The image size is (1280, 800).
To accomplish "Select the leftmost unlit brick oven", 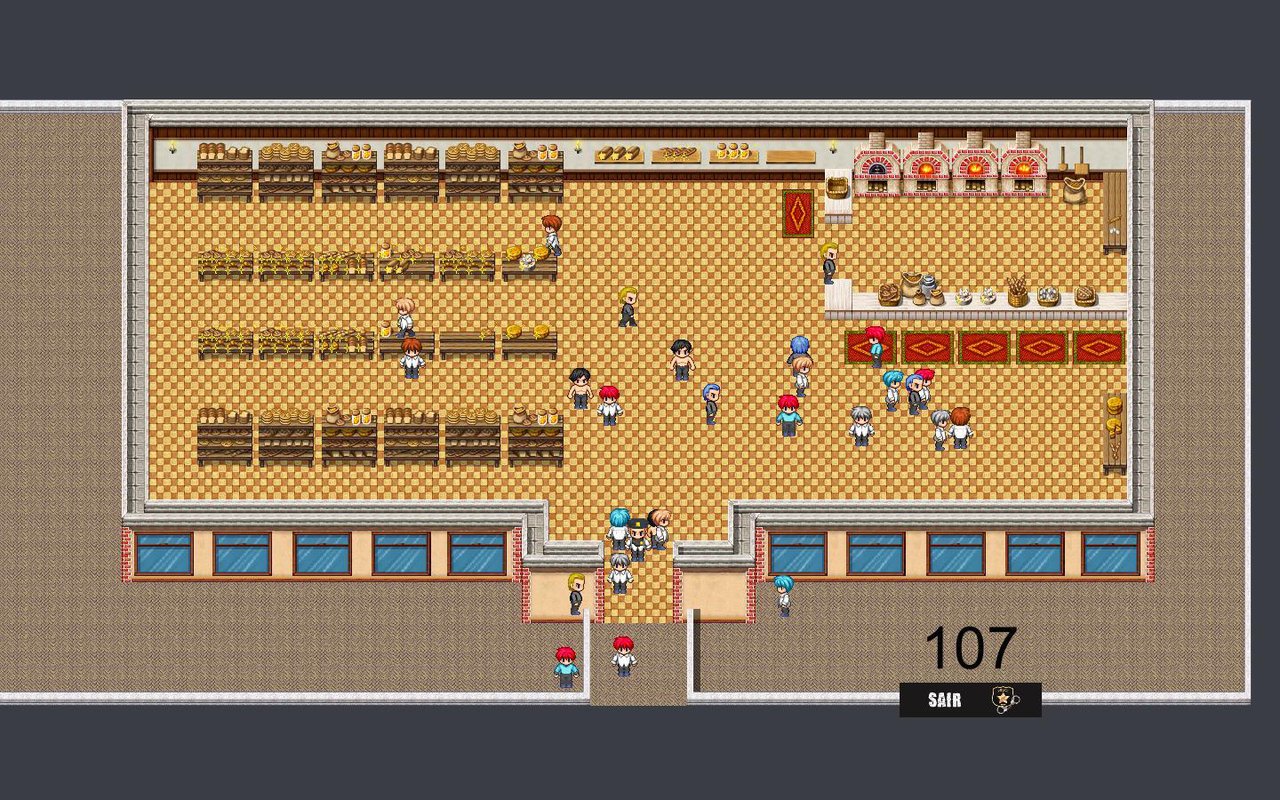I will click(875, 168).
